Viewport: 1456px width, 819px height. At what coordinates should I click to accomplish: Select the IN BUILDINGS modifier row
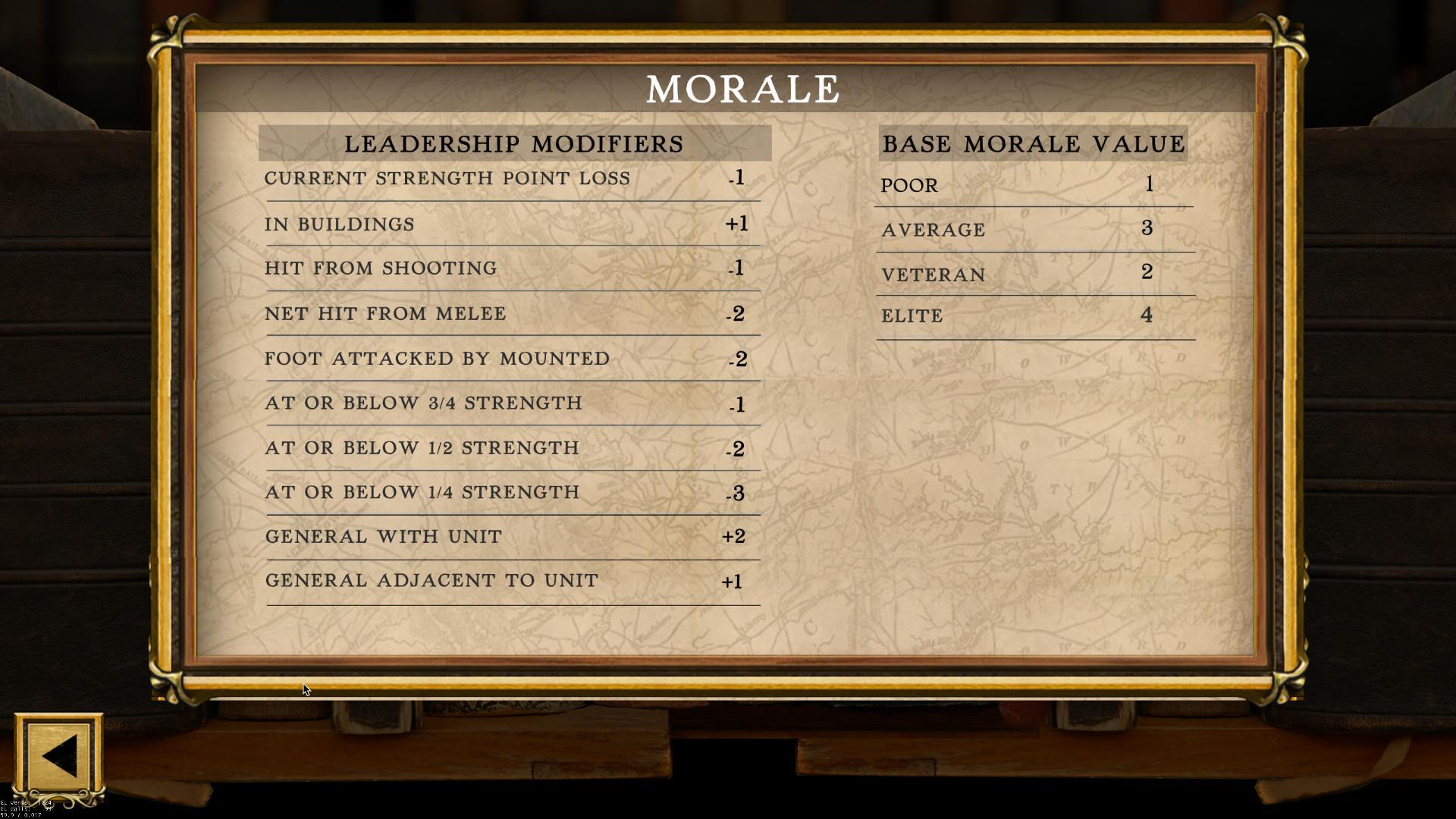click(x=339, y=224)
